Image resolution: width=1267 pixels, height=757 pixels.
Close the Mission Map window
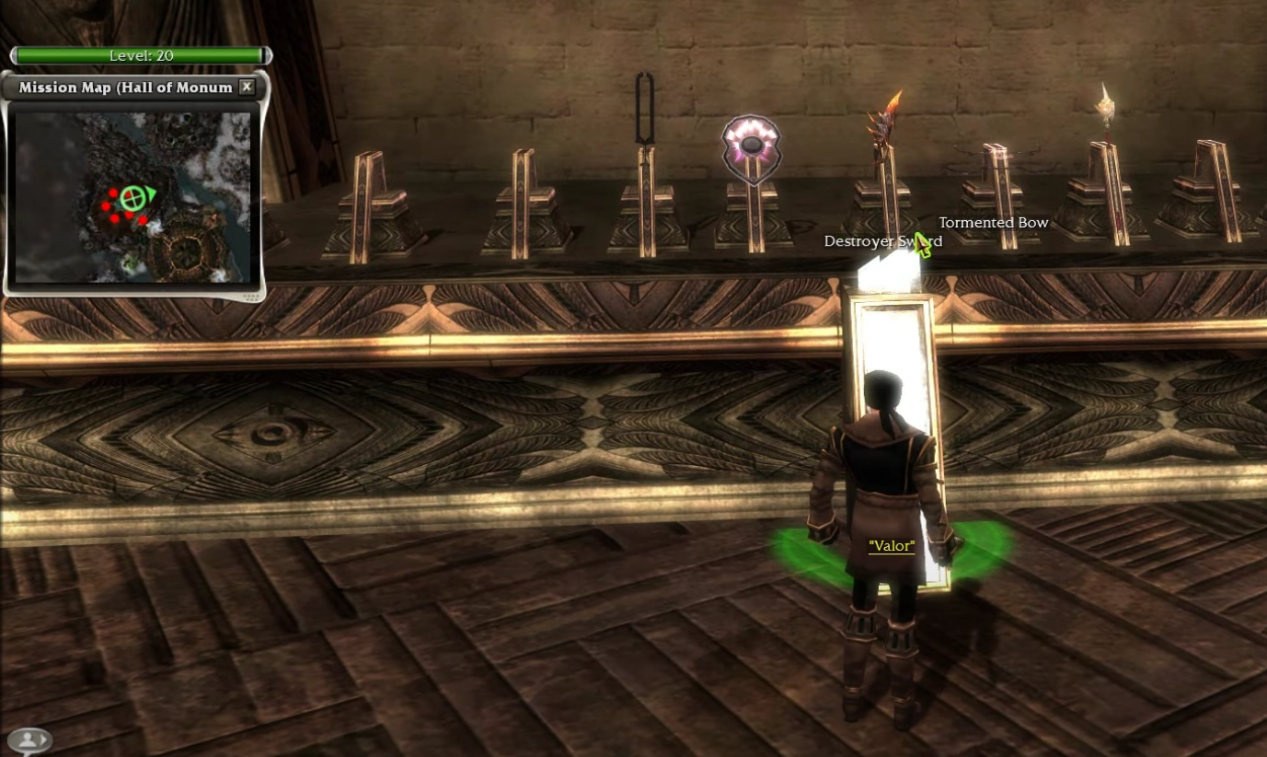(247, 87)
